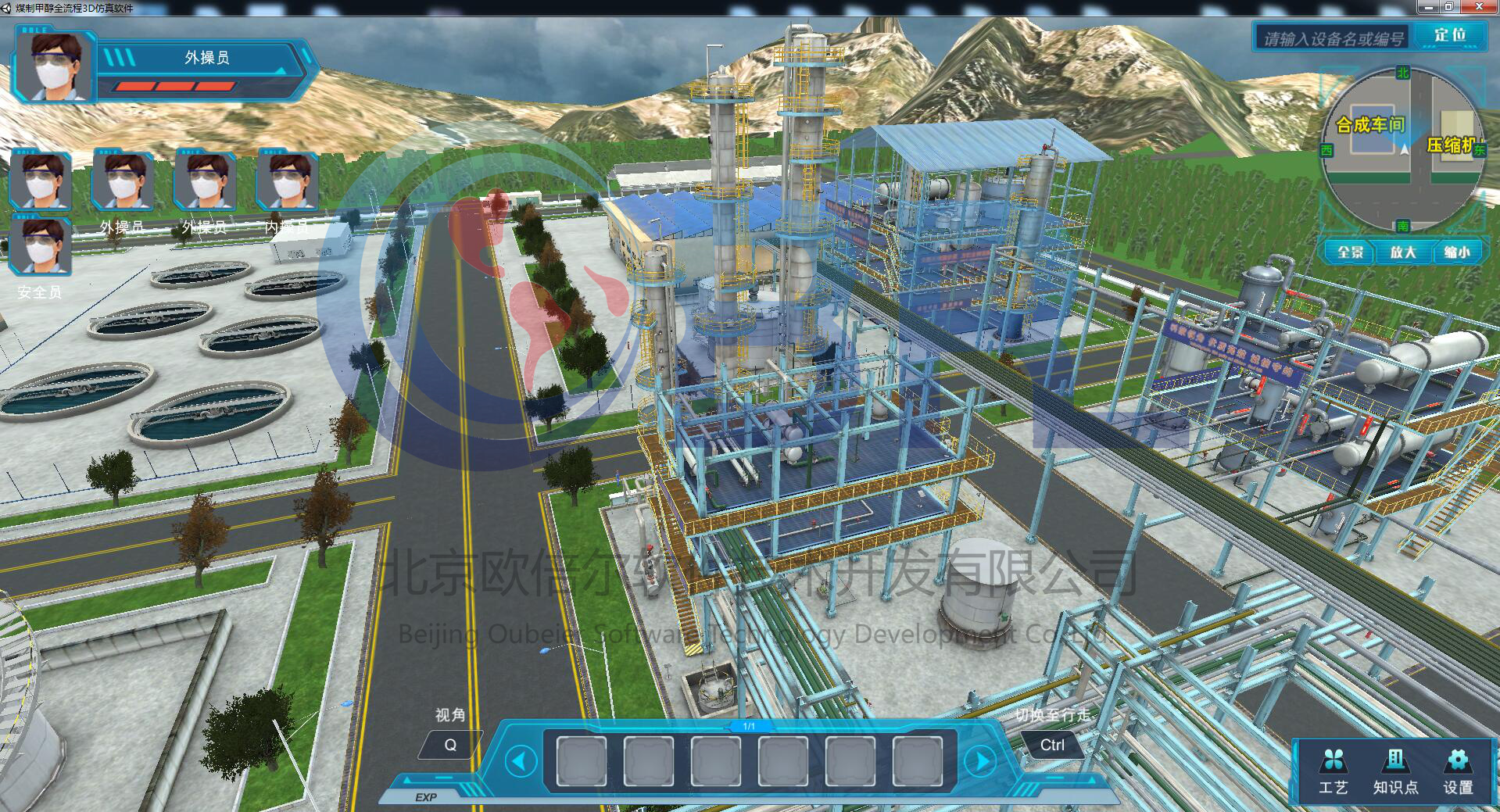Minimize the simulation window
Image resolution: width=1500 pixels, height=812 pixels.
click(1428, 7)
